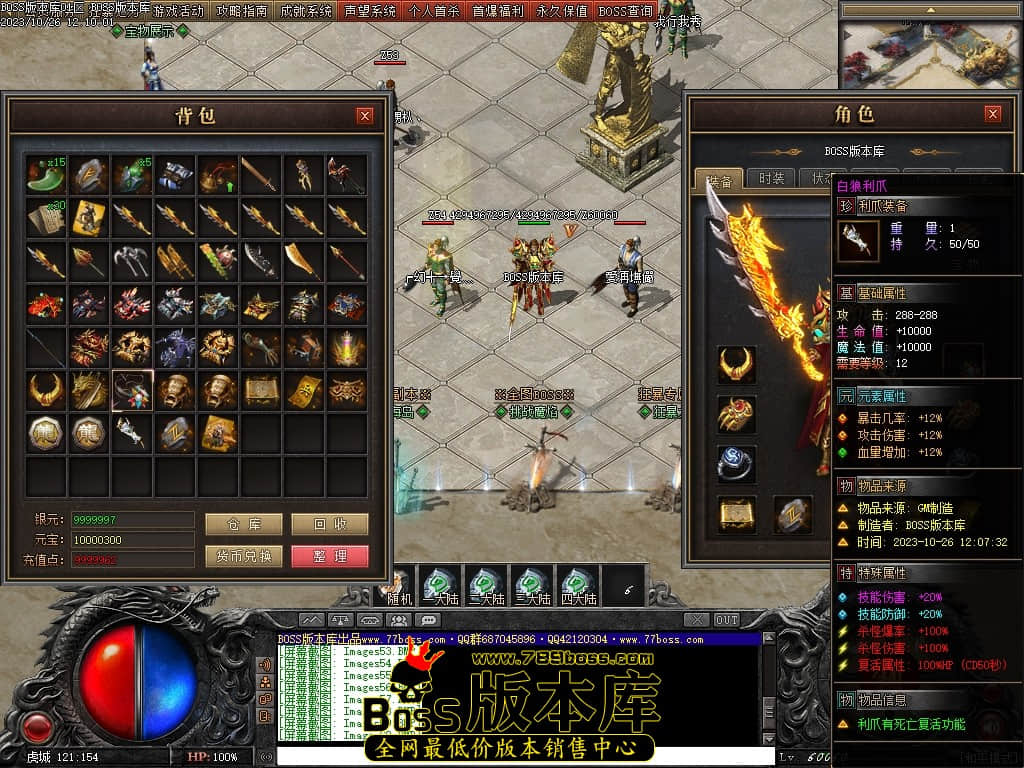
Task: Open the BOSS查询 menu
Action: point(626,11)
